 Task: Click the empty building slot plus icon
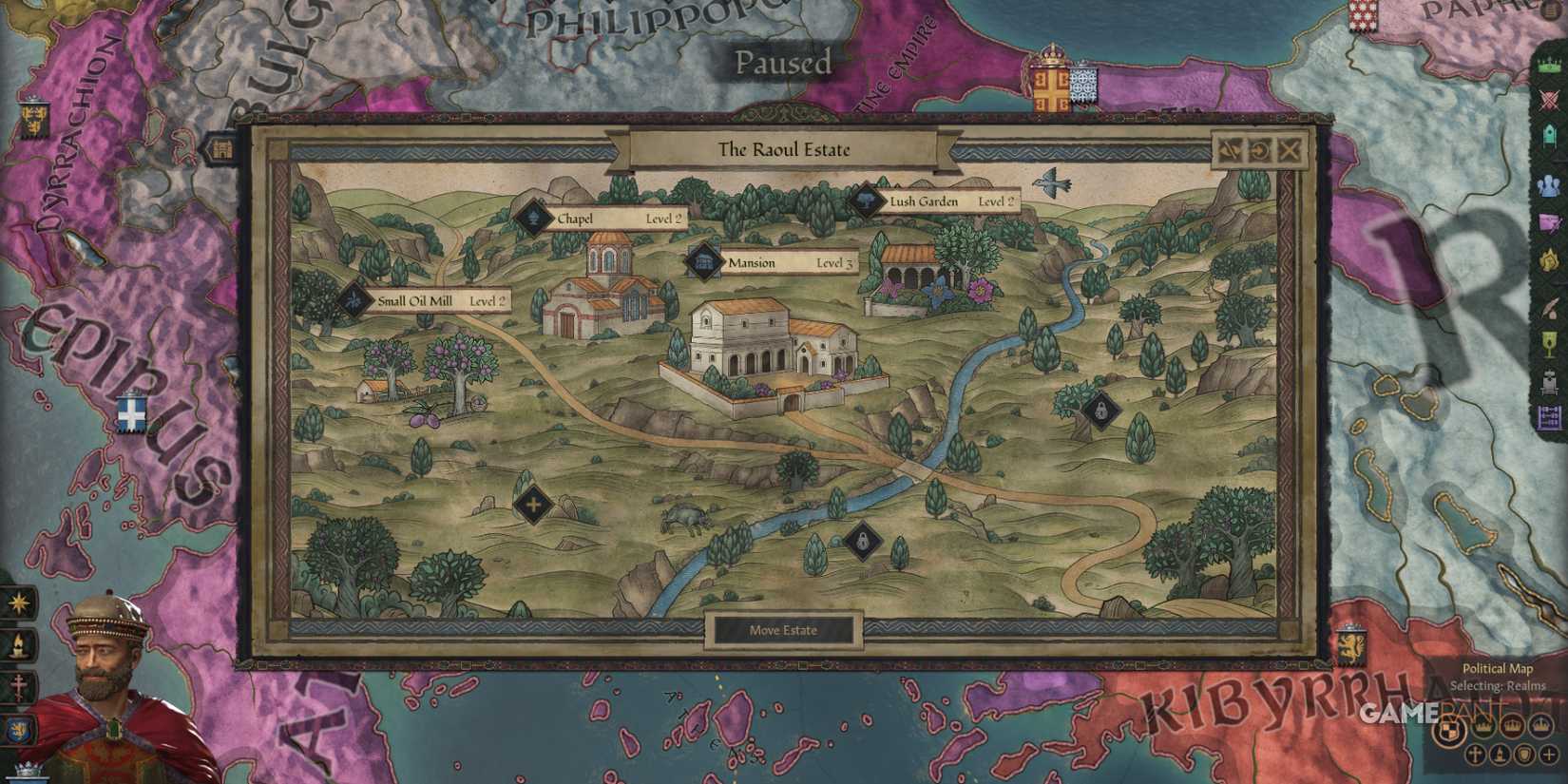tap(532, 505)
